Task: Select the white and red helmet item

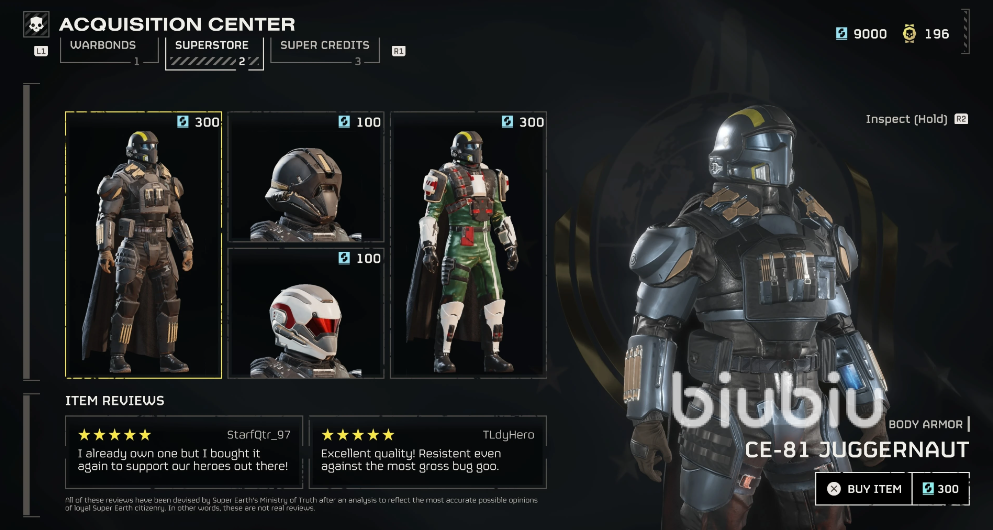Action: pos(306,313)
